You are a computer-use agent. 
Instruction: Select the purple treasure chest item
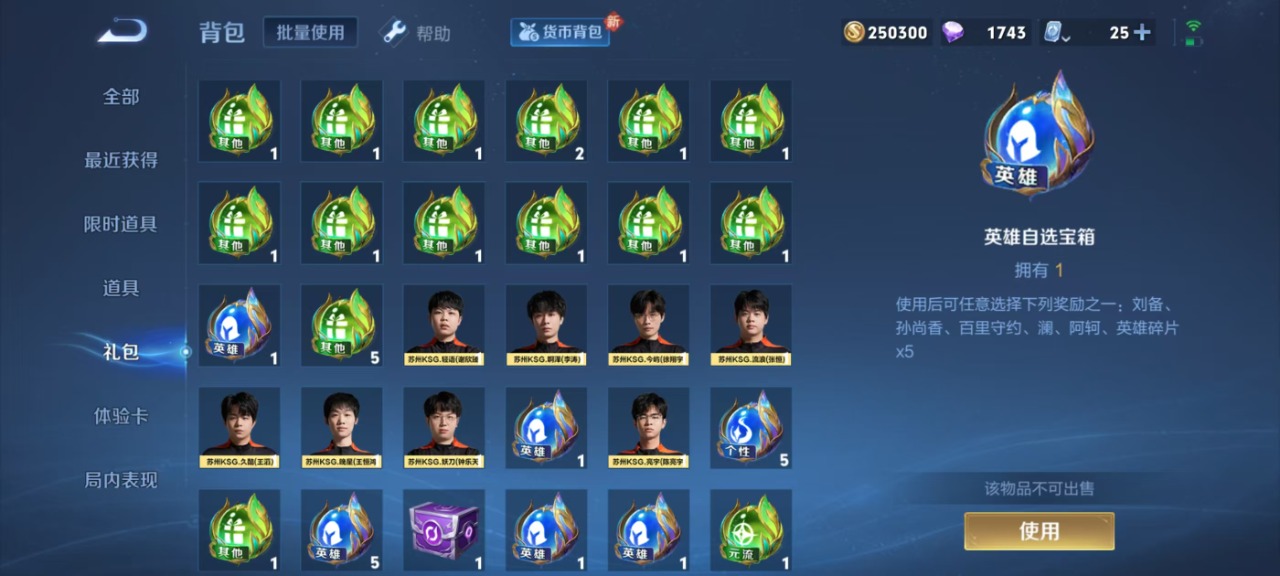[x=444, y=530]
